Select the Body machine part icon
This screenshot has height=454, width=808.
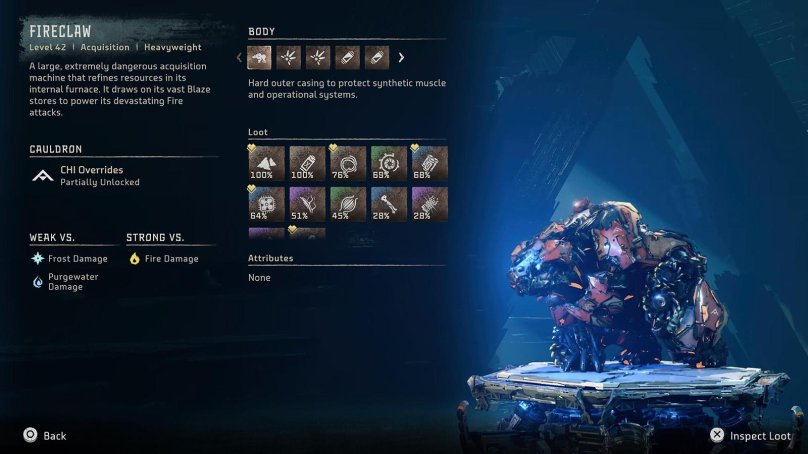(260, 57)
